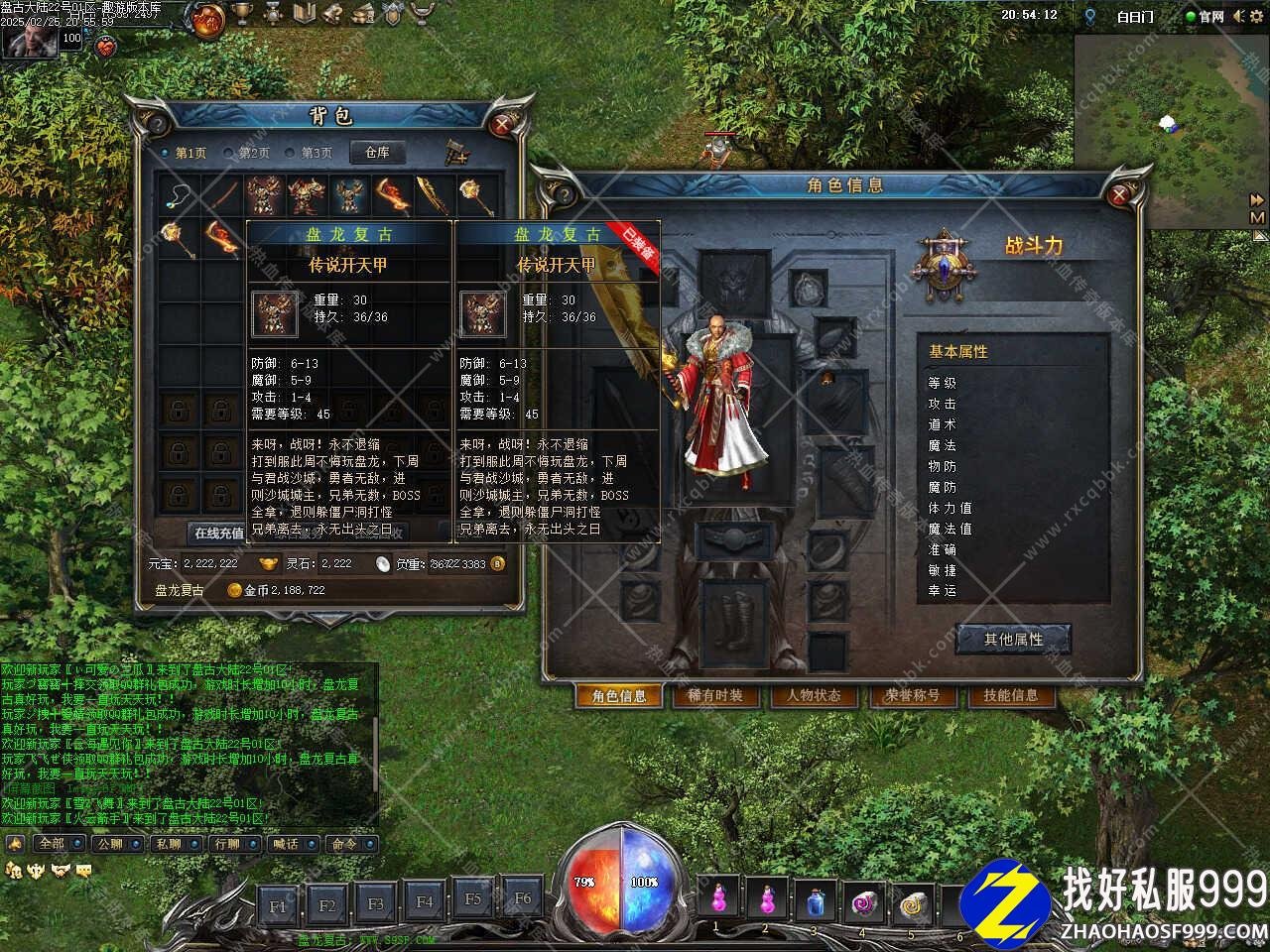The width and height of the screenshot is (1270, 952).
Task: Click the 在线充值 recharge button
Action: coord(218,533)
